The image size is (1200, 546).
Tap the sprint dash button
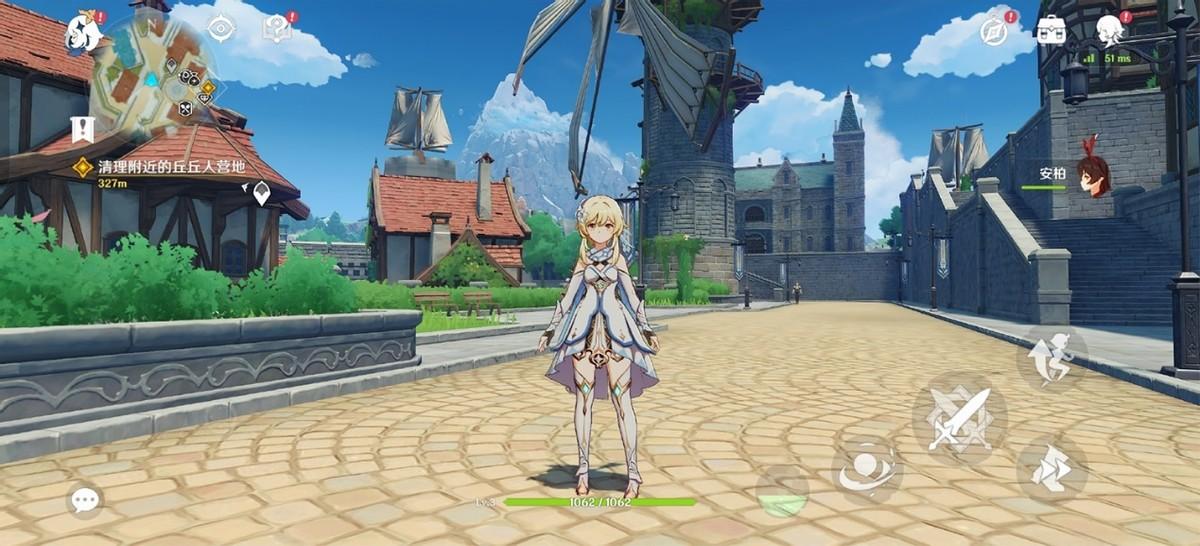(1052, 466)
